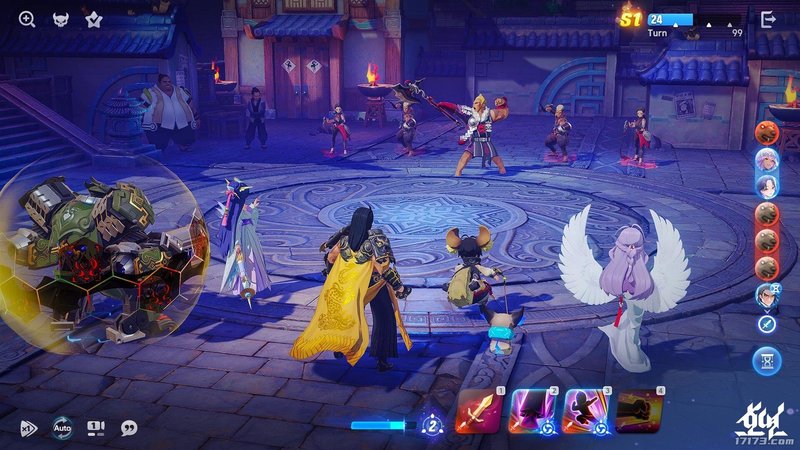This screenshot has width=800, height=450.
Task: Select the sword attack skill card
Action: (478, 411)
